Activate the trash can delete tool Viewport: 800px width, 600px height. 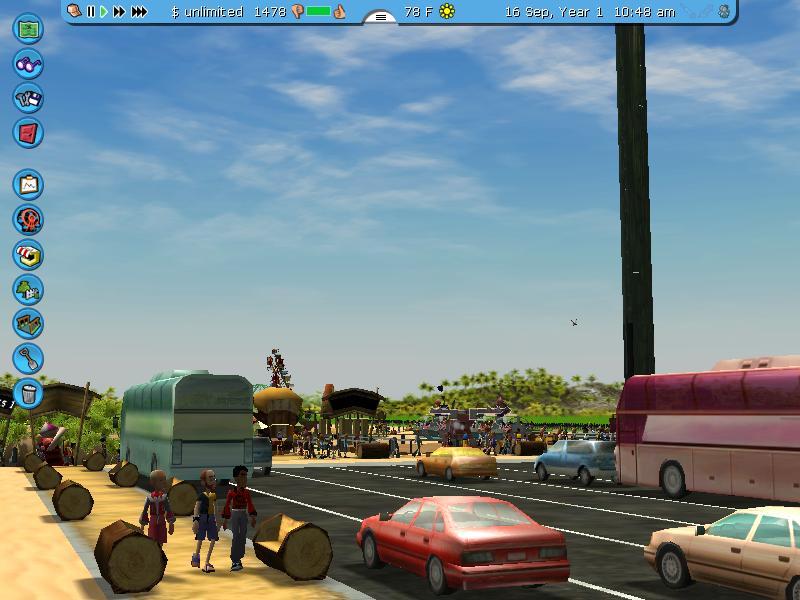28,392
